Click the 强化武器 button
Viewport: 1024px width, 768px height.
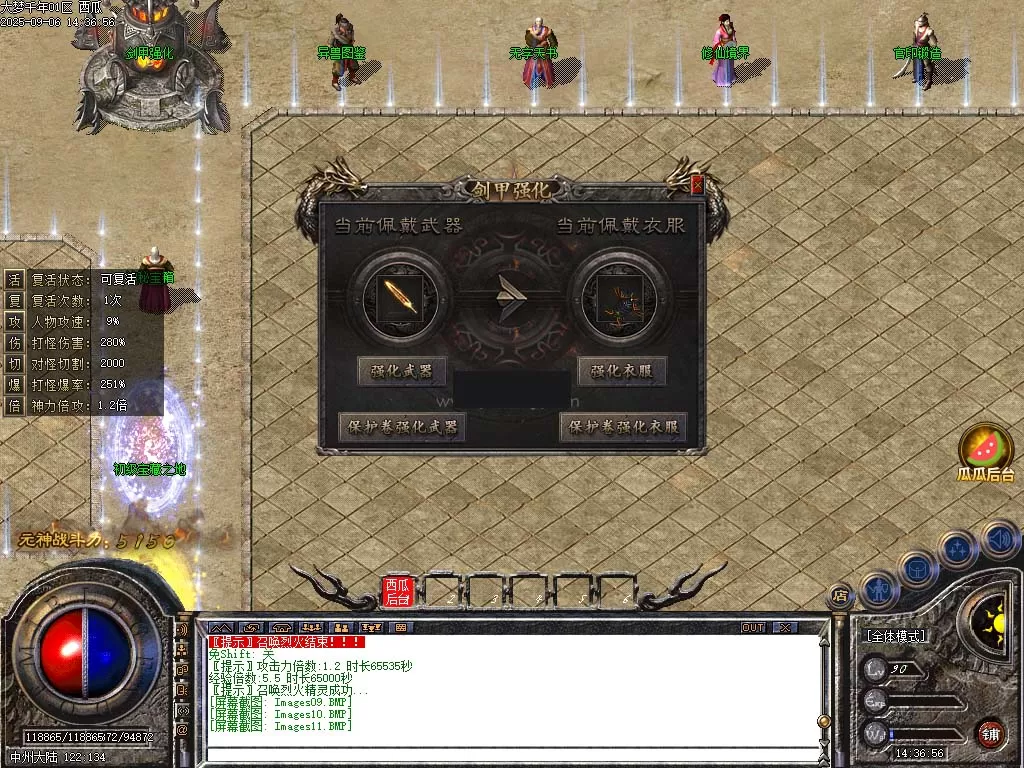pos(402,371)
